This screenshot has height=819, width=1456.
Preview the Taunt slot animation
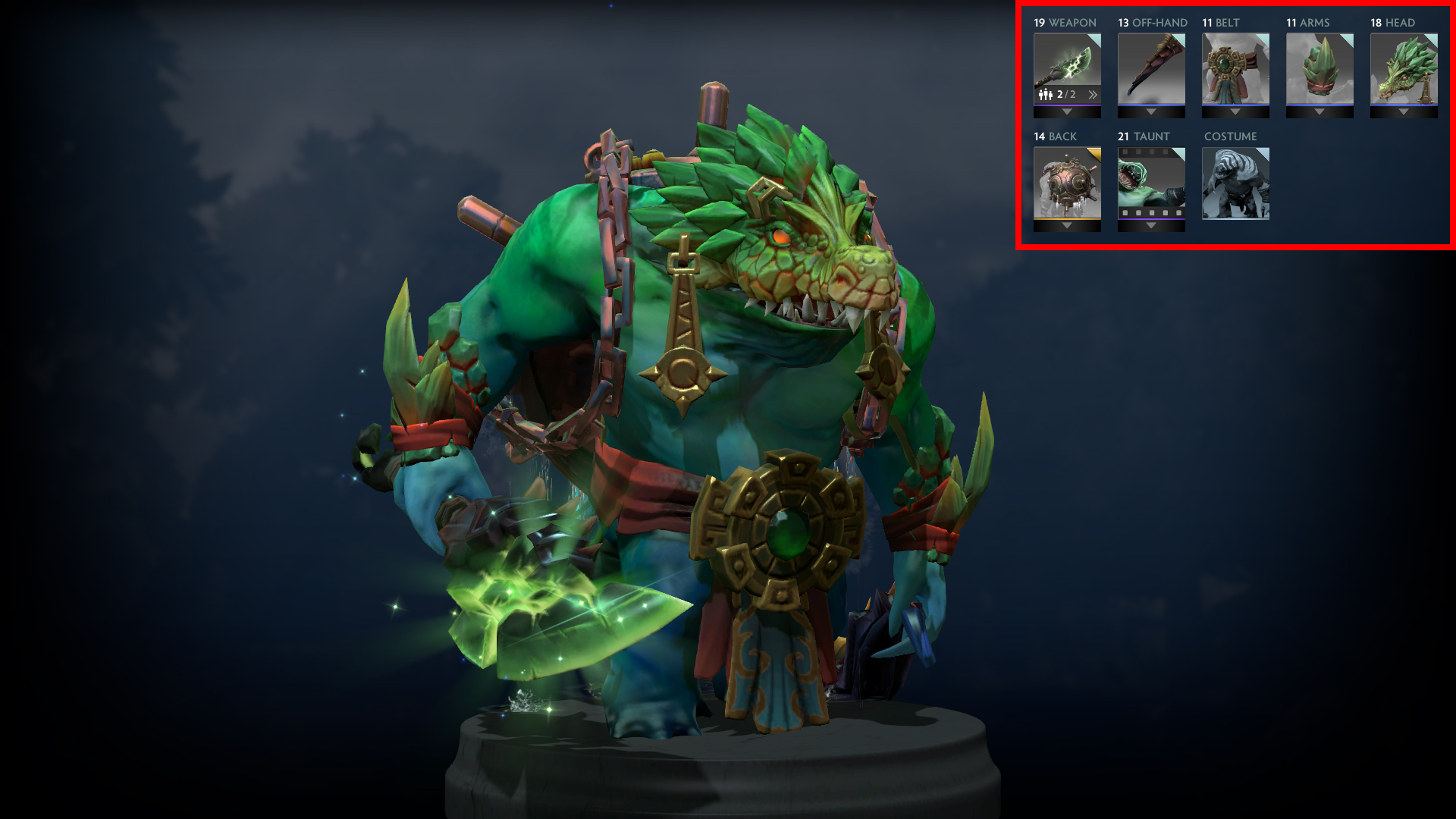[x=1150, y=182]
